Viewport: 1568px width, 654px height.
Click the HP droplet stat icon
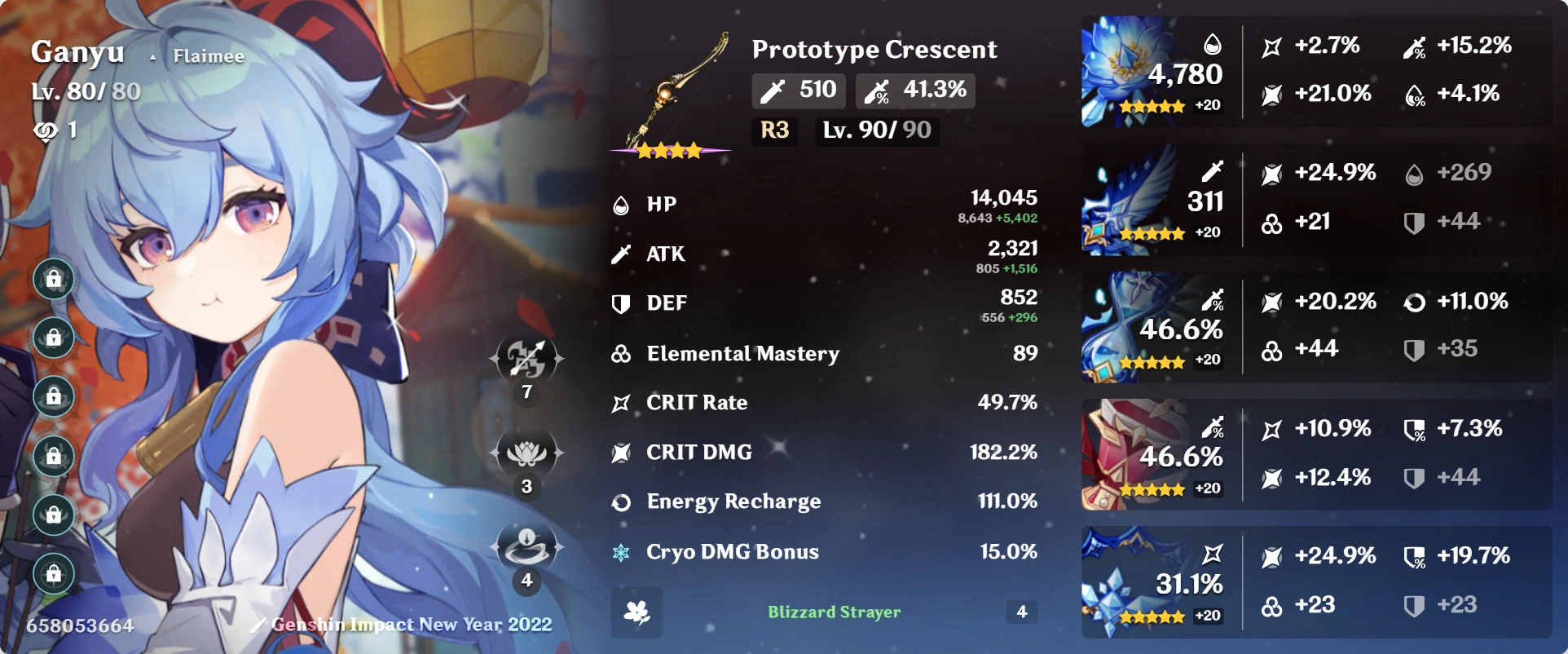[x=621, y=205]
